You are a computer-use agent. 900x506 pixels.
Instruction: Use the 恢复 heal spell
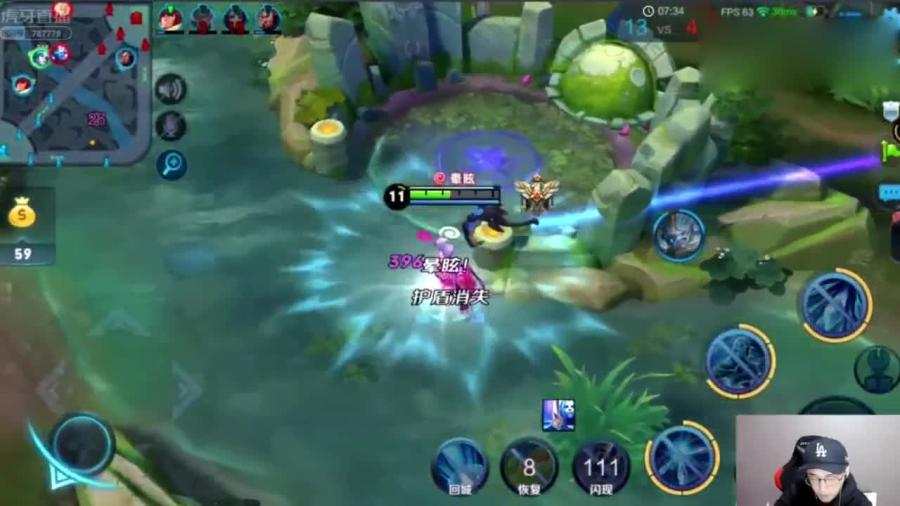pos(529,466)
